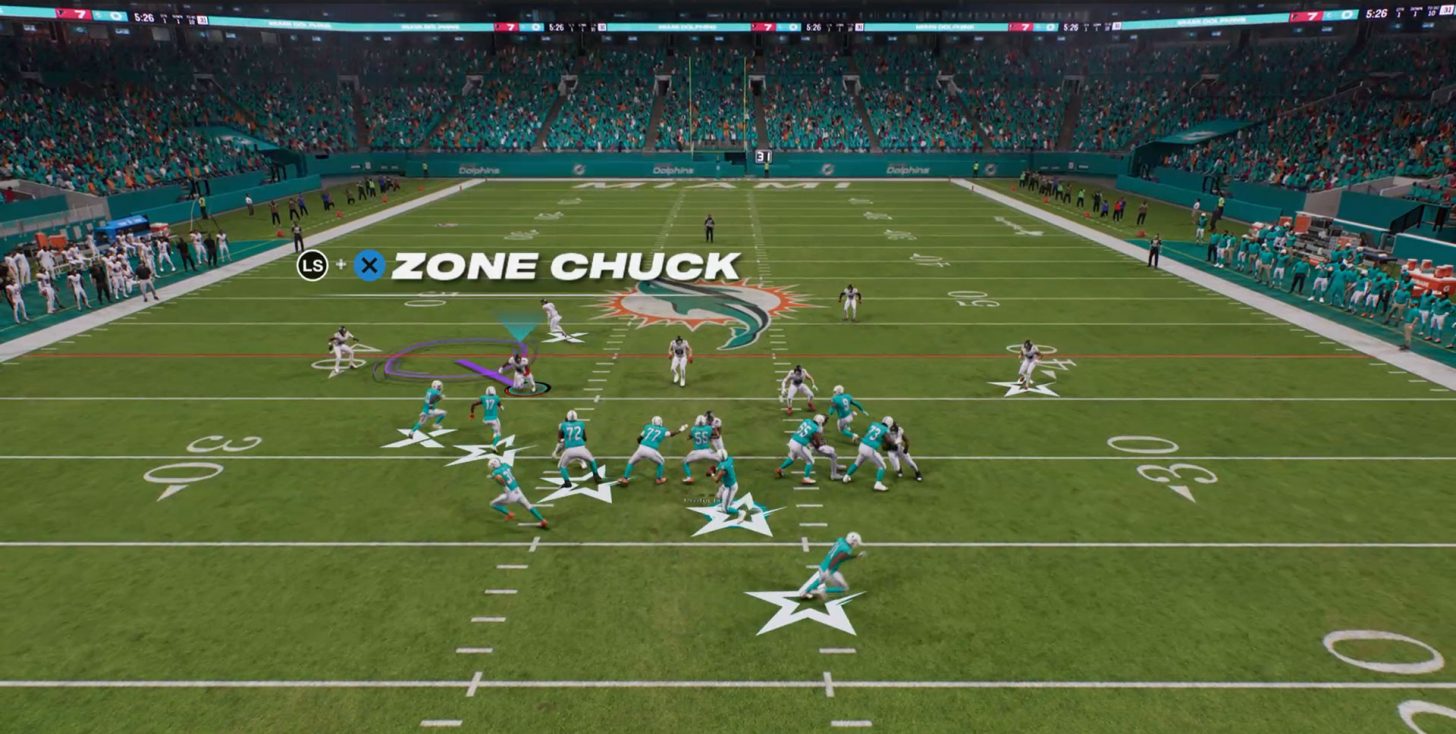Select the teal triangle marker above the receiver
1456x734 pixels.
pos(517,325)
